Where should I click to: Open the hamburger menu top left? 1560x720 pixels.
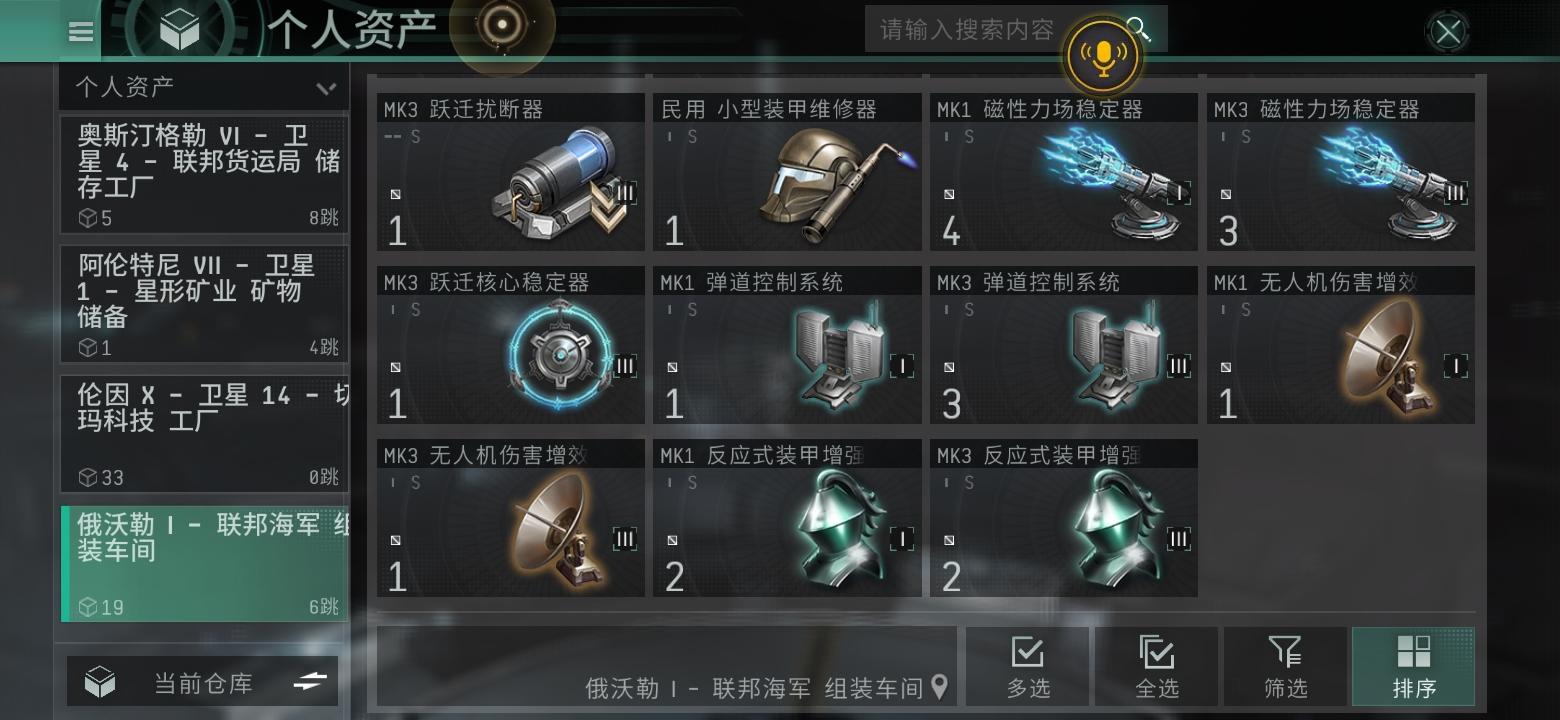(x=80, y=31)
